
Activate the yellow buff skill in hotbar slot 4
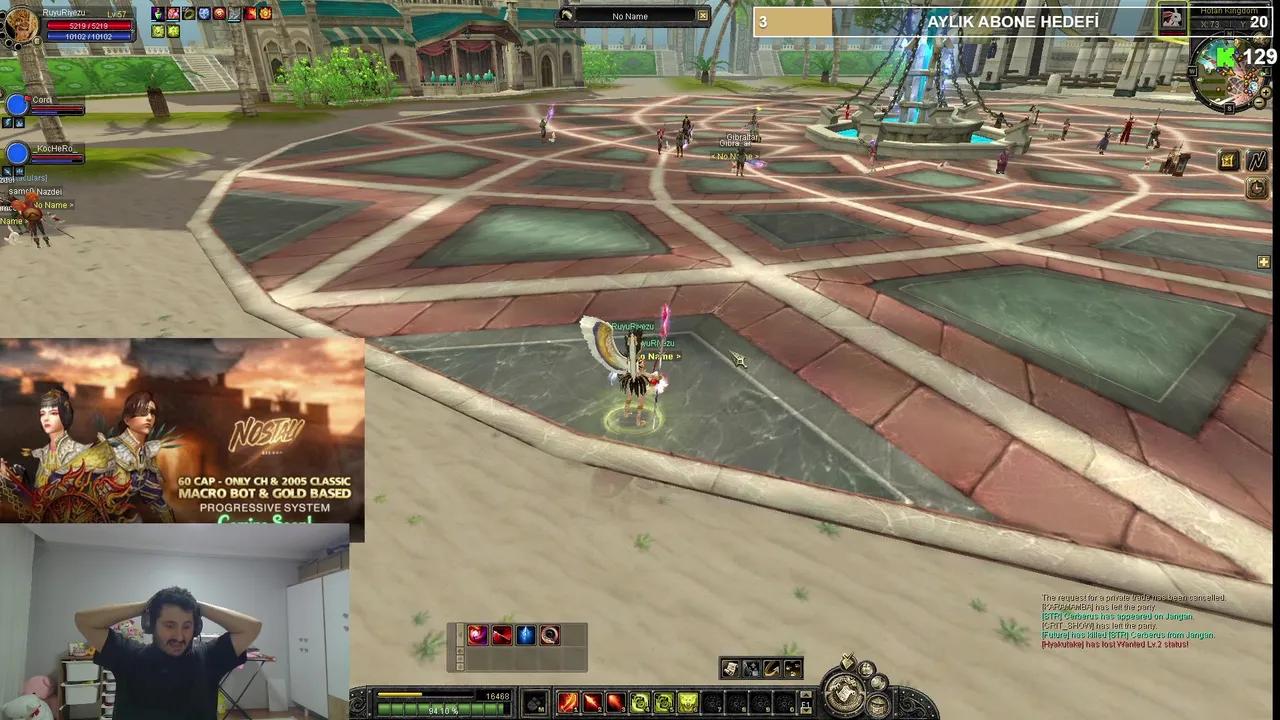639,701
